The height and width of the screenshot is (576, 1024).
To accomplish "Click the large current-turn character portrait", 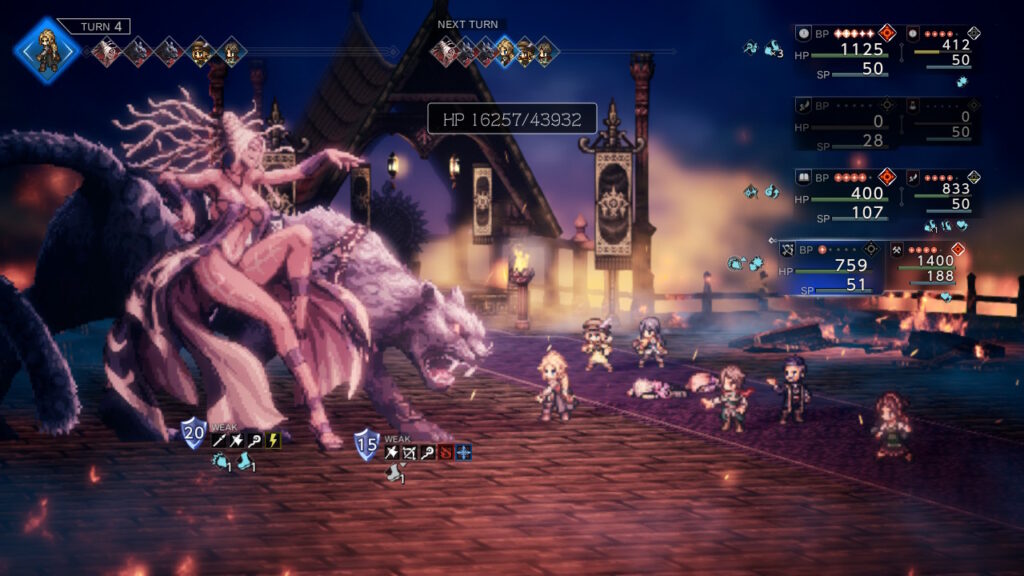I will point(46,49).
